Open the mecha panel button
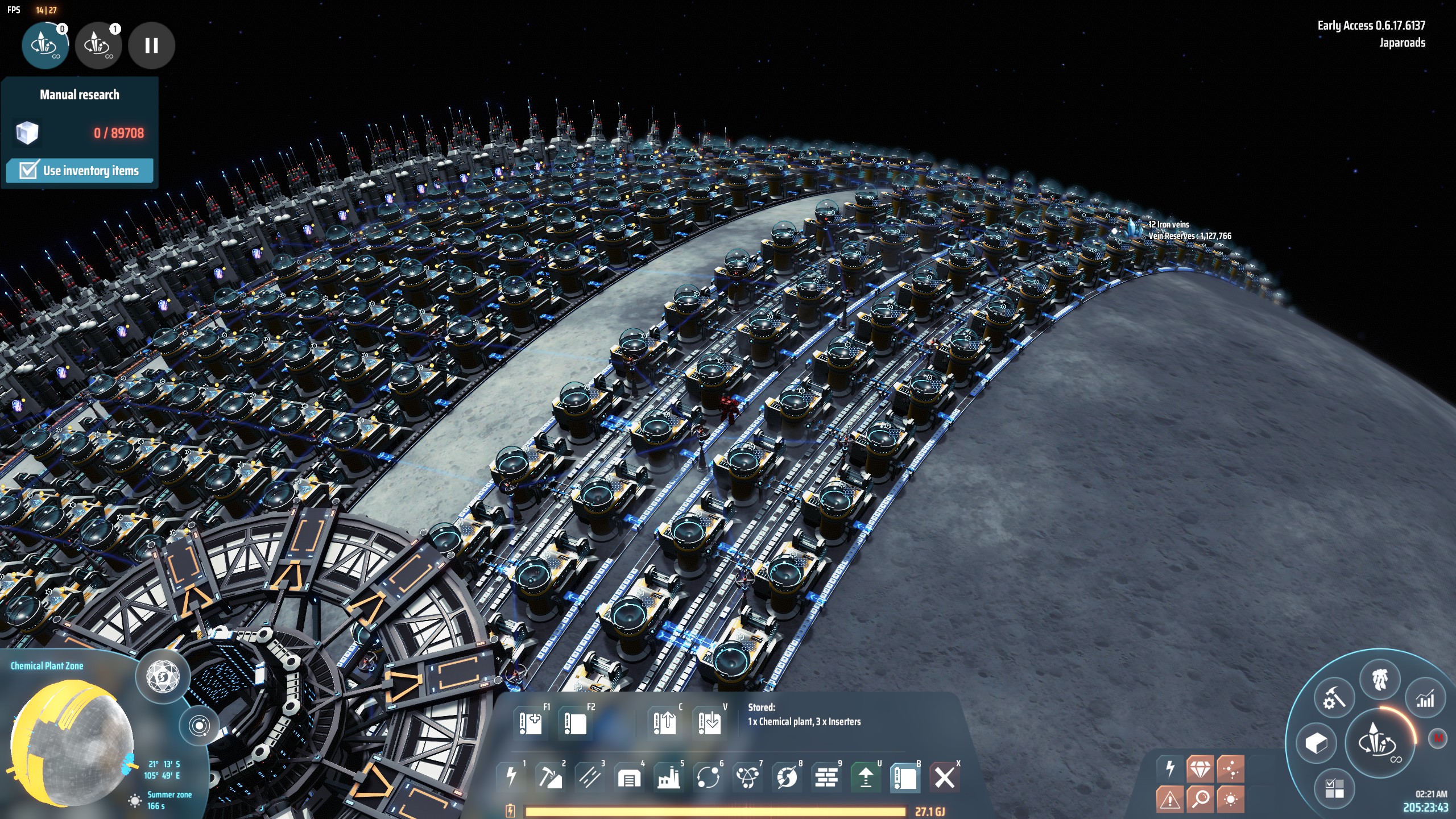This screenshot has height=819, width=1456. 1380,680
